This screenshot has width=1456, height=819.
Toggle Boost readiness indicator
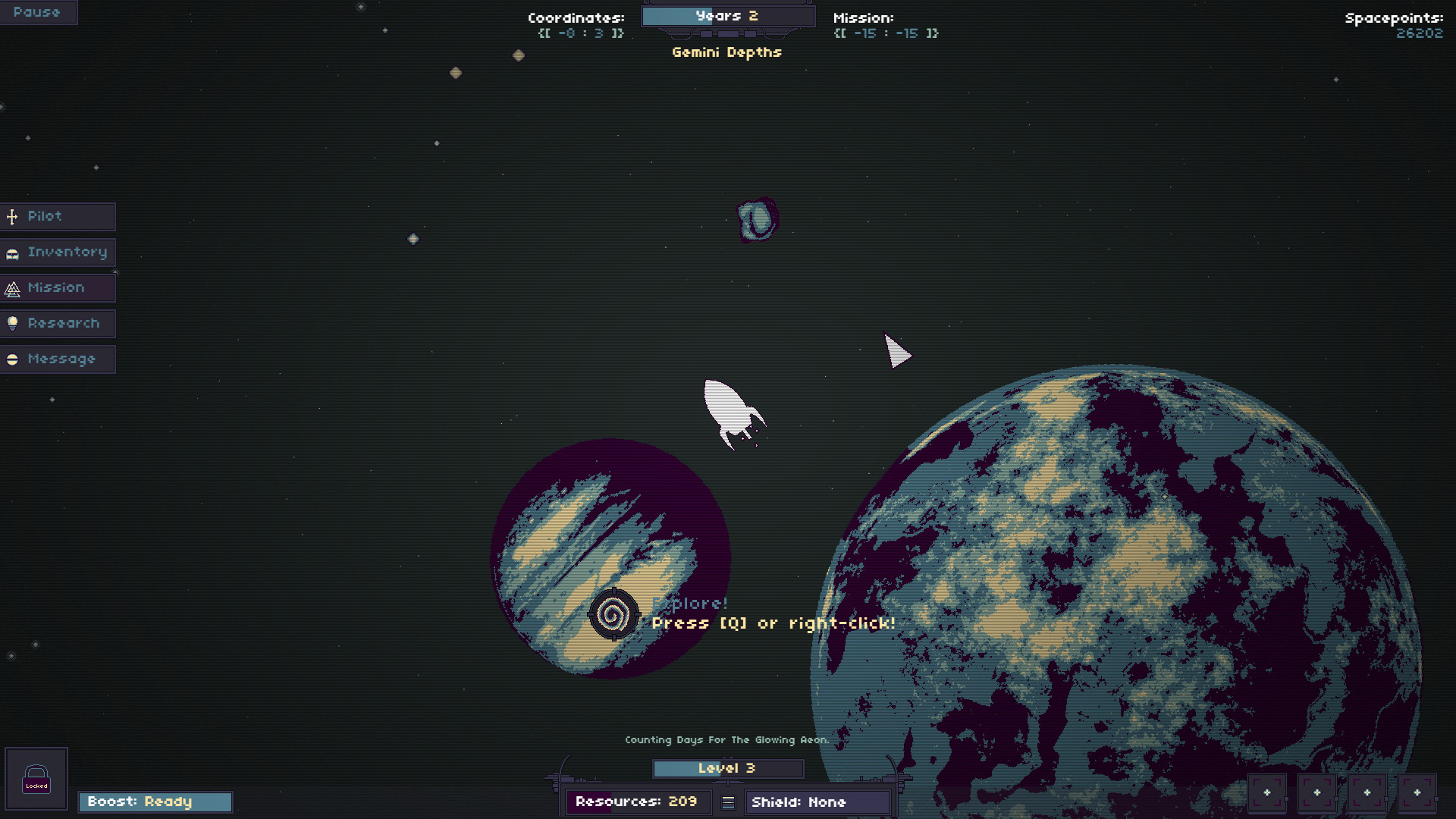(155, 802)
